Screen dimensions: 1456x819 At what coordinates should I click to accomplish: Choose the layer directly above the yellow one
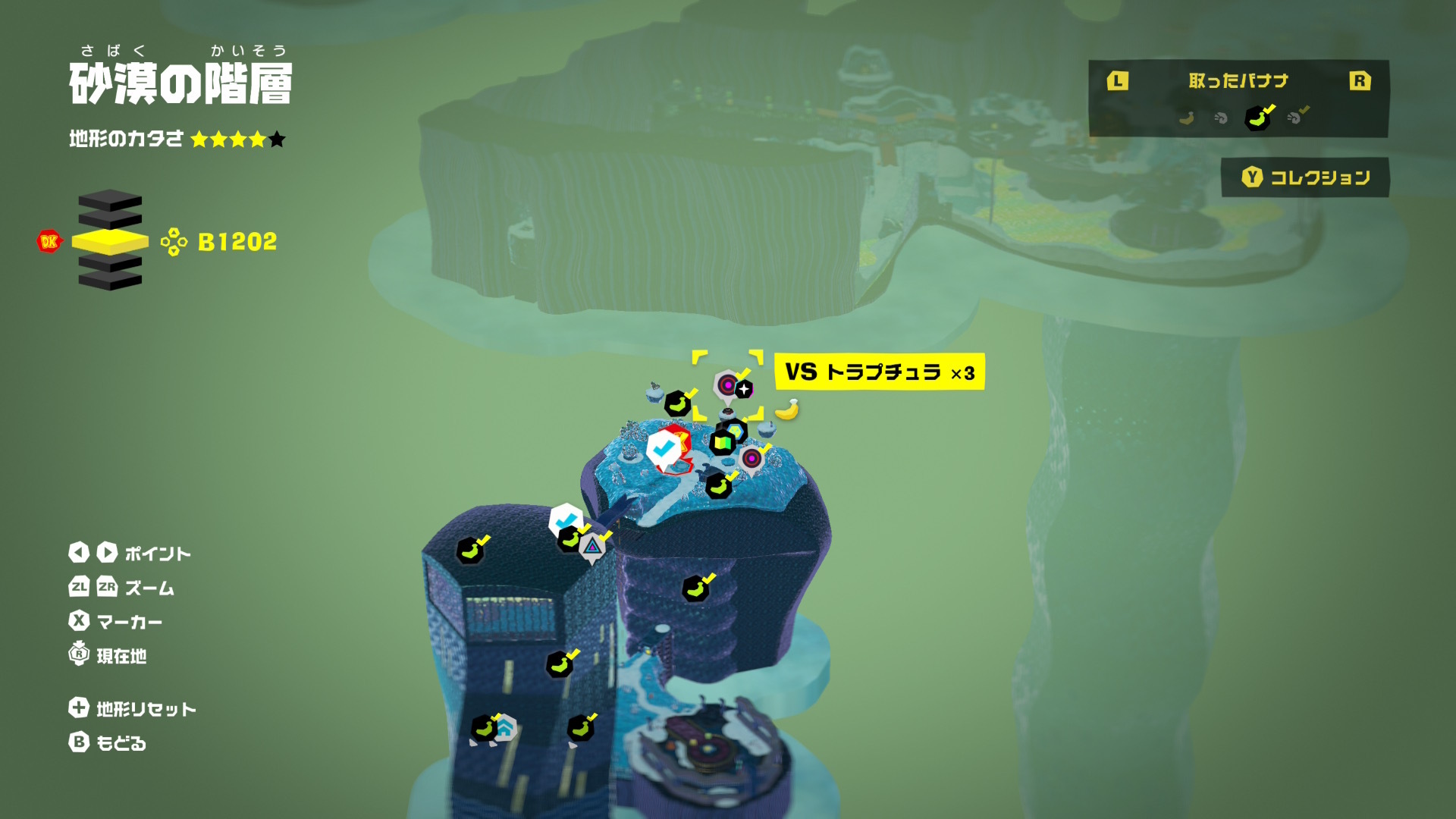pos(110,219)
